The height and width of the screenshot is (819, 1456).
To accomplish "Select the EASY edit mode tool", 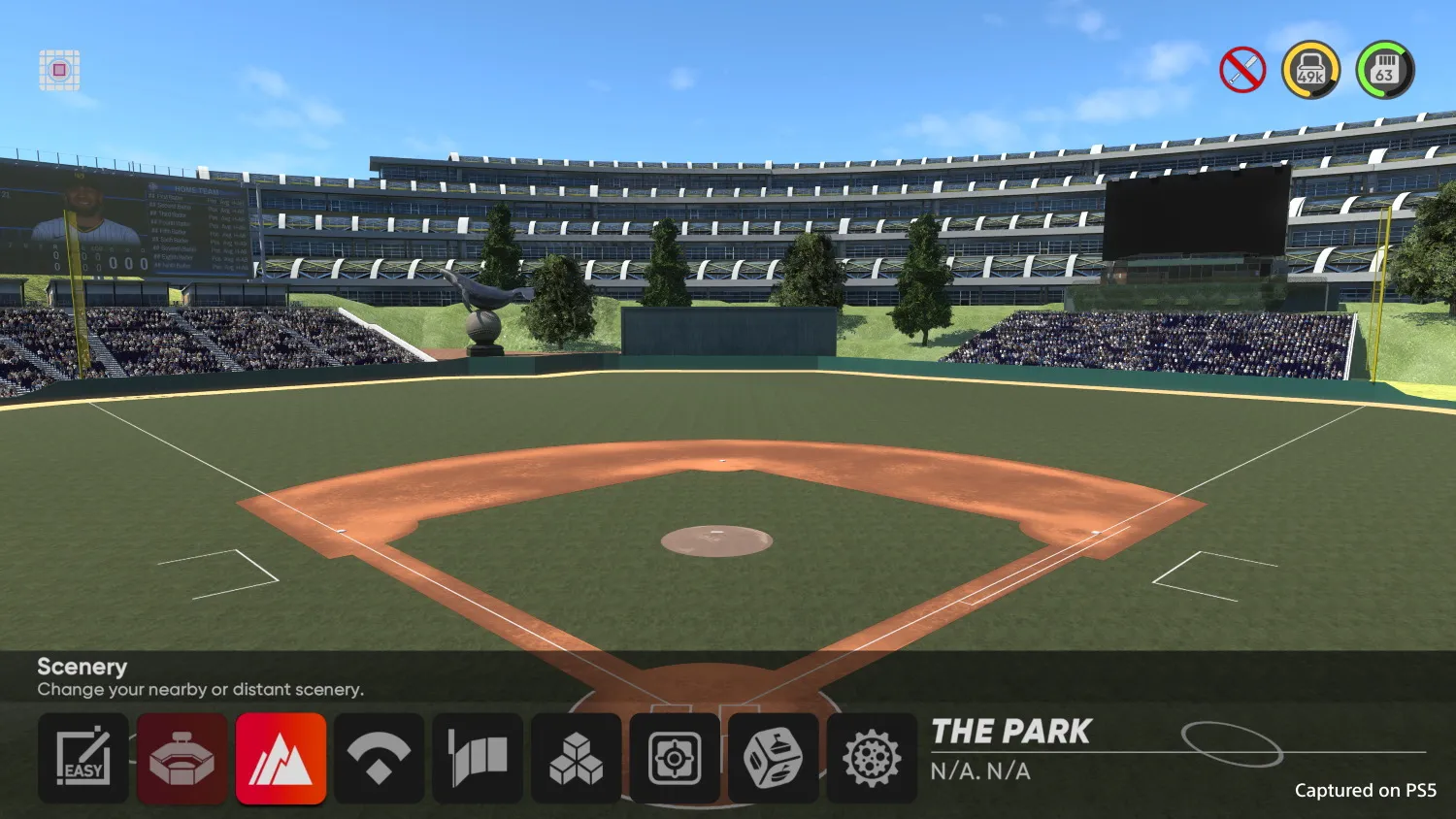I will (83, 758).
